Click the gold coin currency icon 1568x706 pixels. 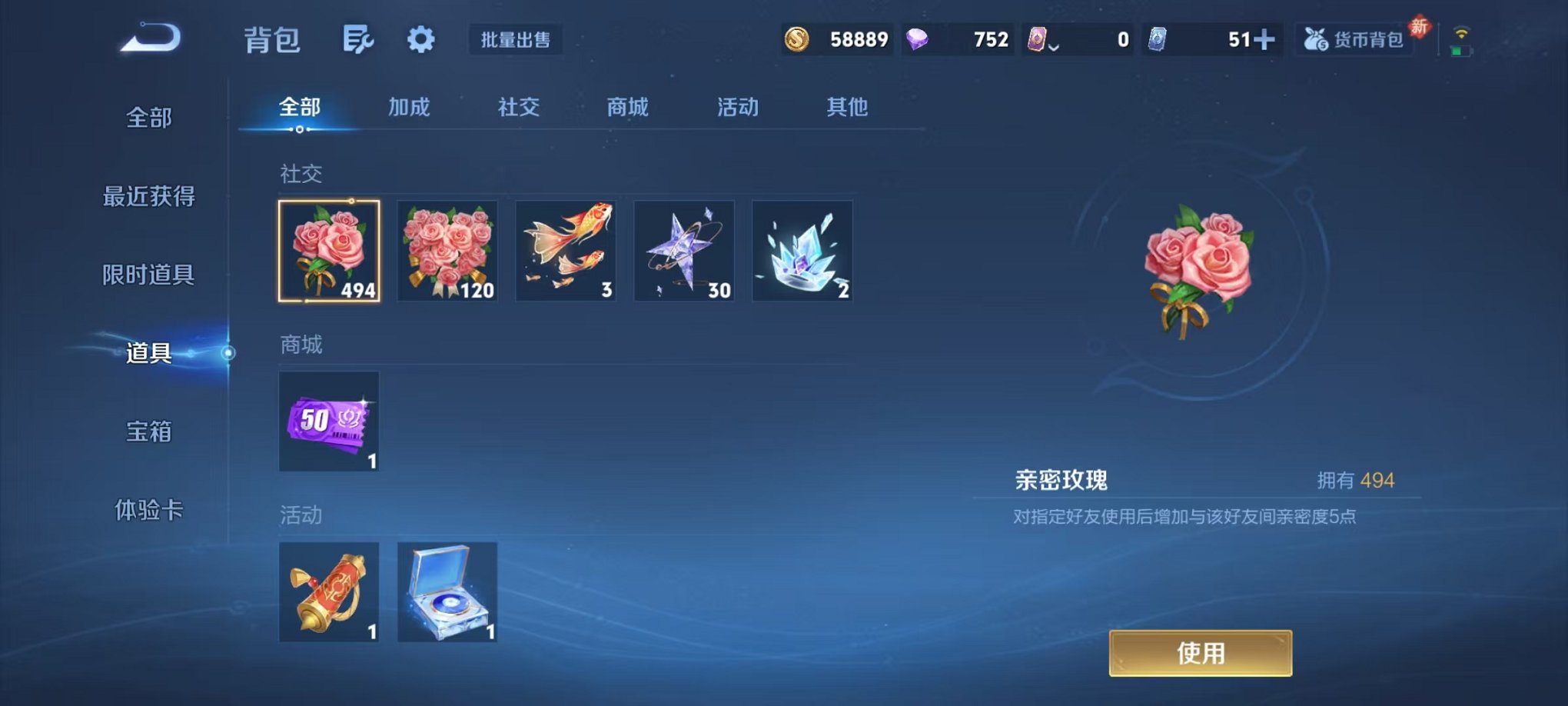(x=796, y=38)
